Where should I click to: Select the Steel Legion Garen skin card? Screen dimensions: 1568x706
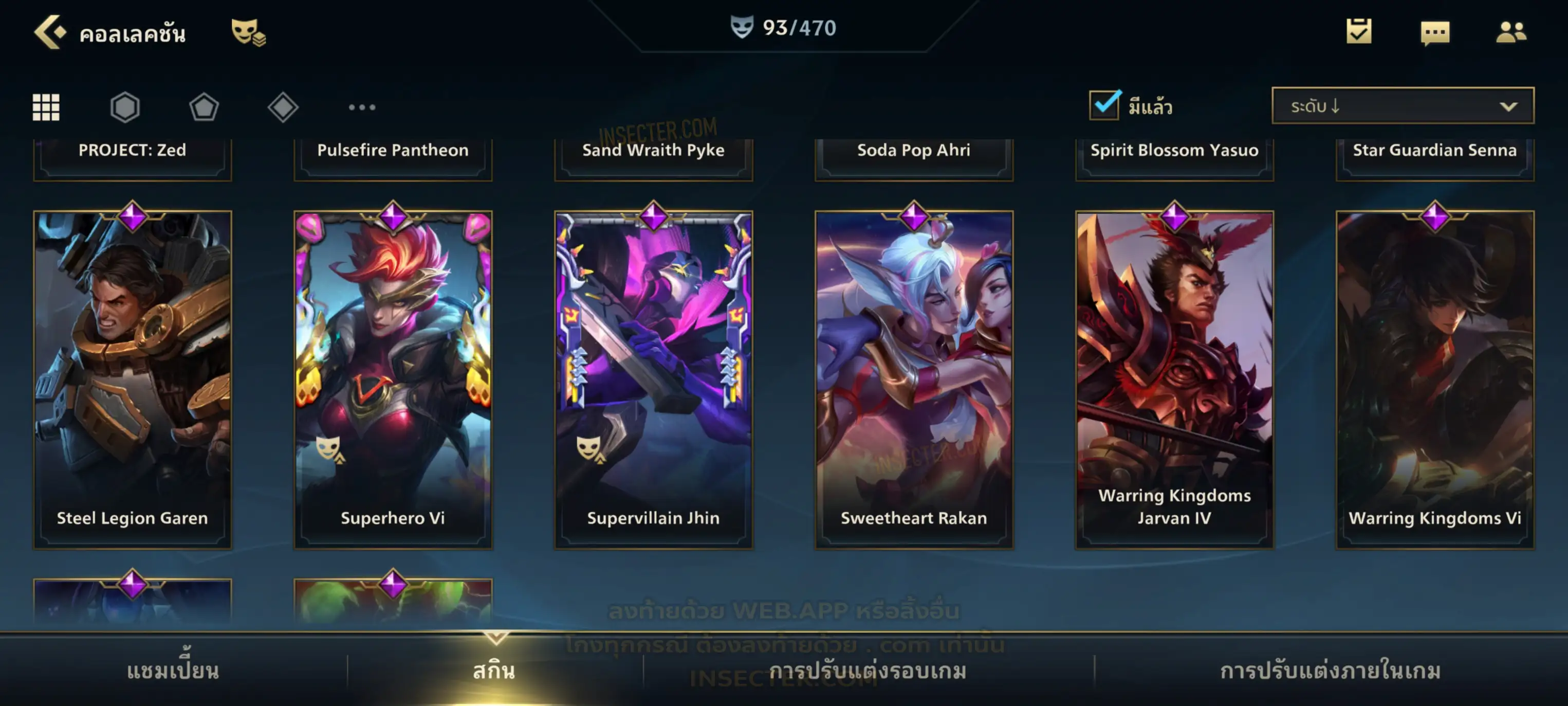tap(133, 379)
